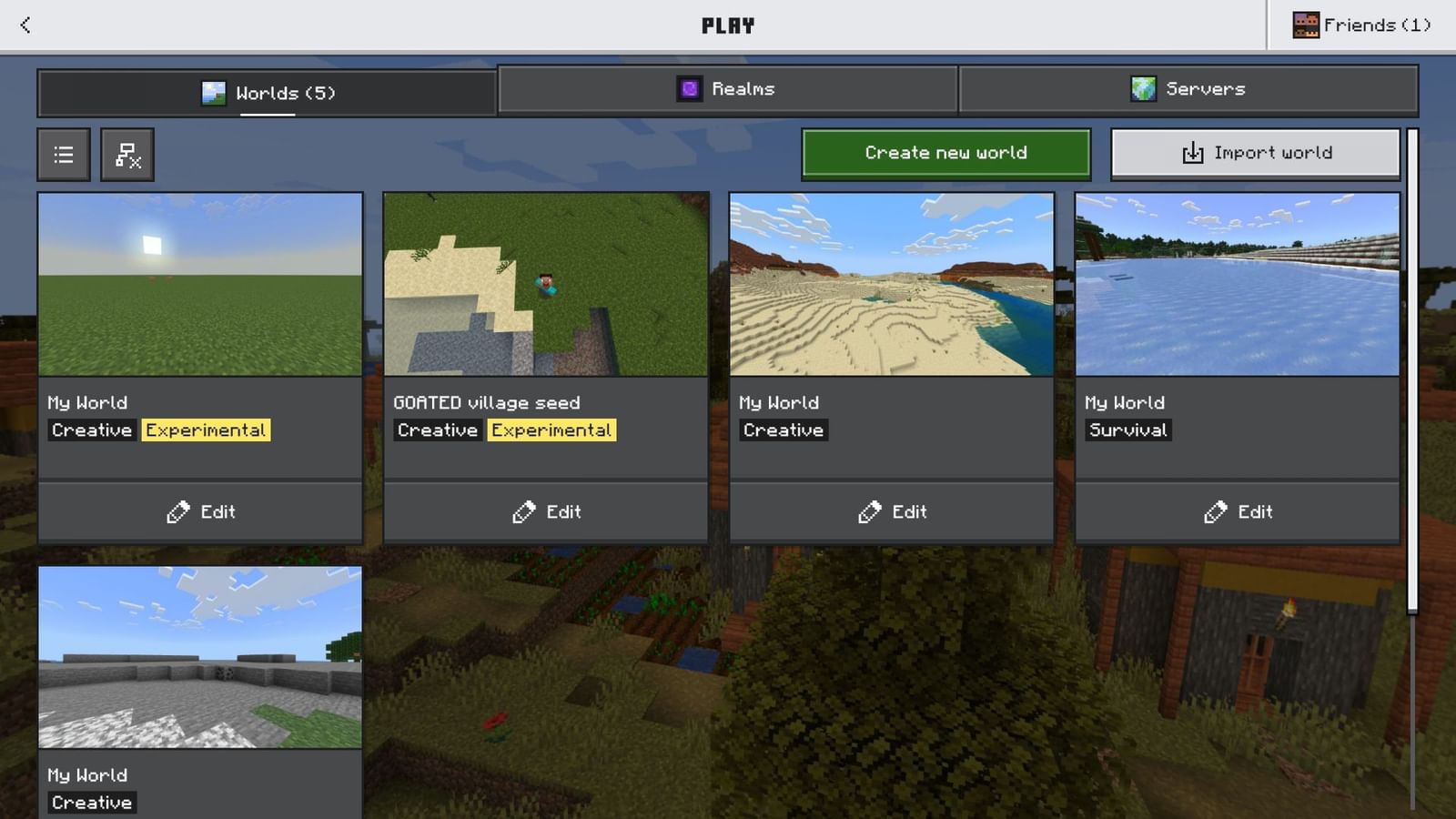Click the back arrow at top left
The height and width of the screenshot is (819, 1456).
24,25
